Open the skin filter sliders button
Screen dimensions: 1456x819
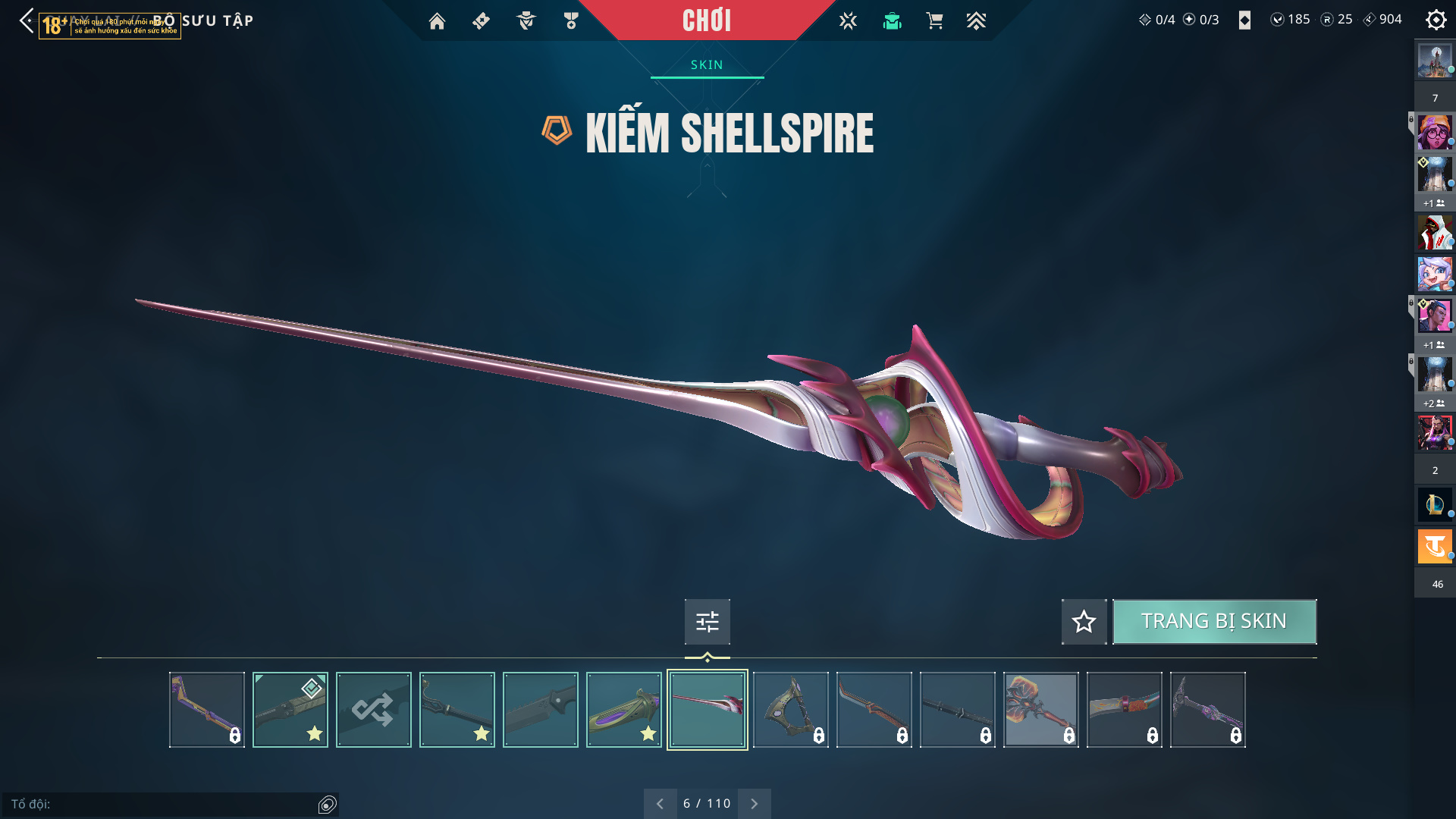pyautogui.click(x=707, y=622)
